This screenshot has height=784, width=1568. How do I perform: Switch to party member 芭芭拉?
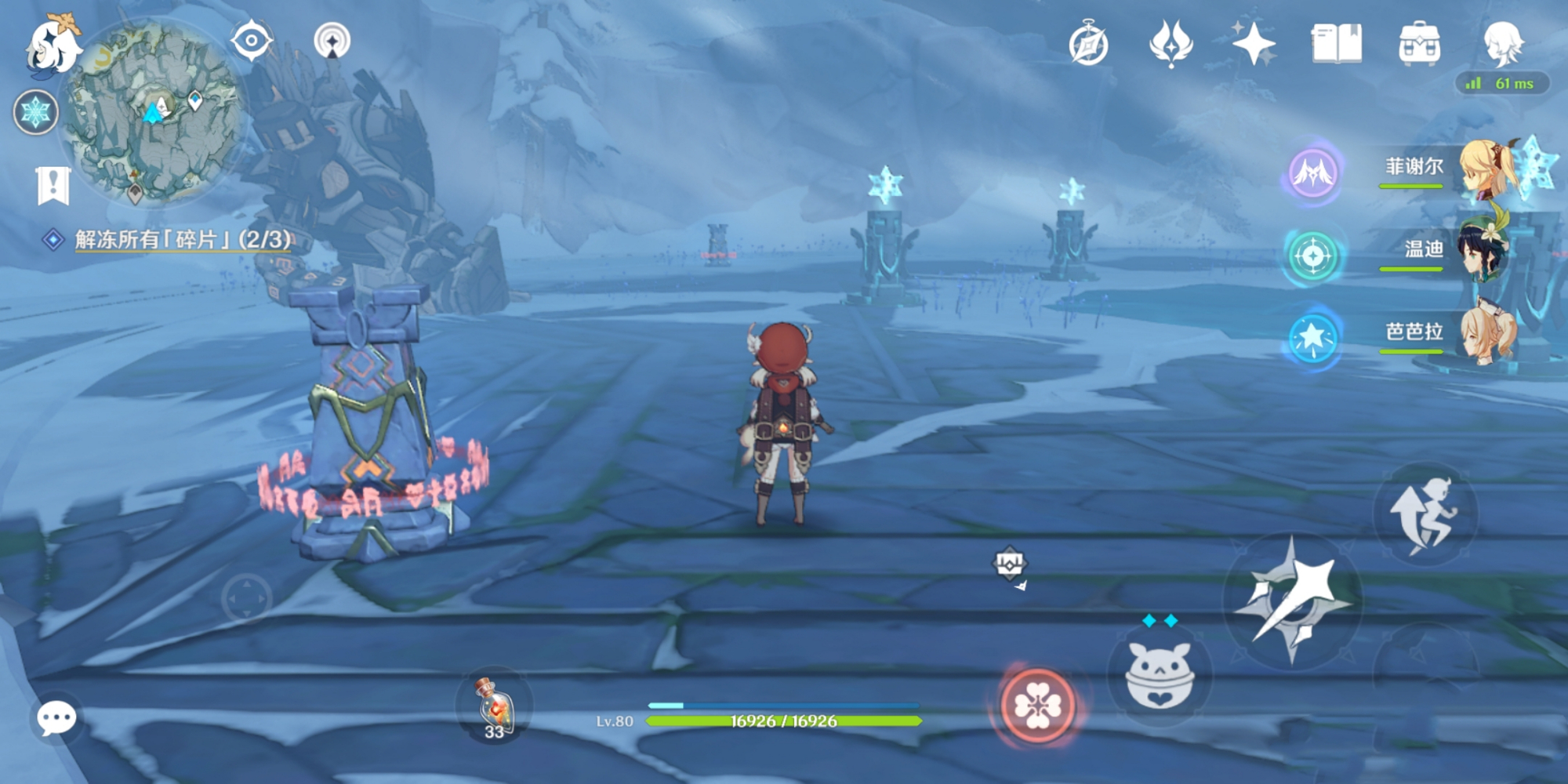click(1486, 332)
